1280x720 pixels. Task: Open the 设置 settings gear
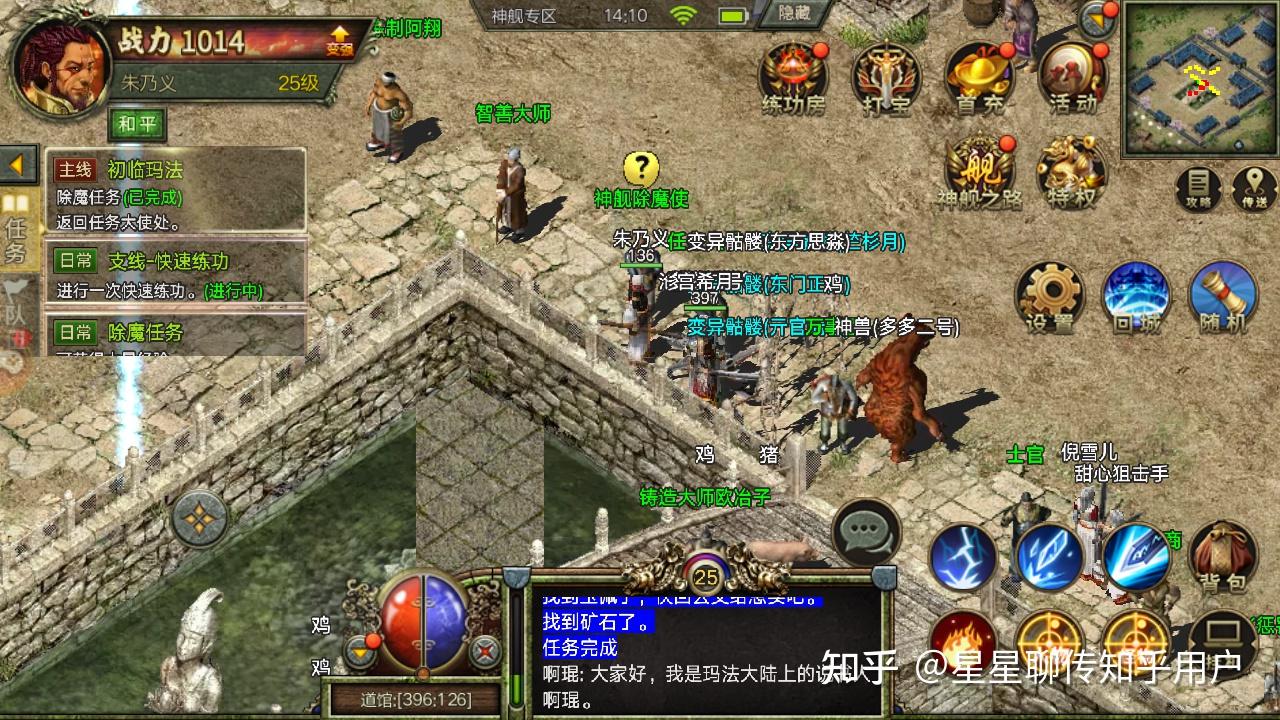click(1049, 297)
